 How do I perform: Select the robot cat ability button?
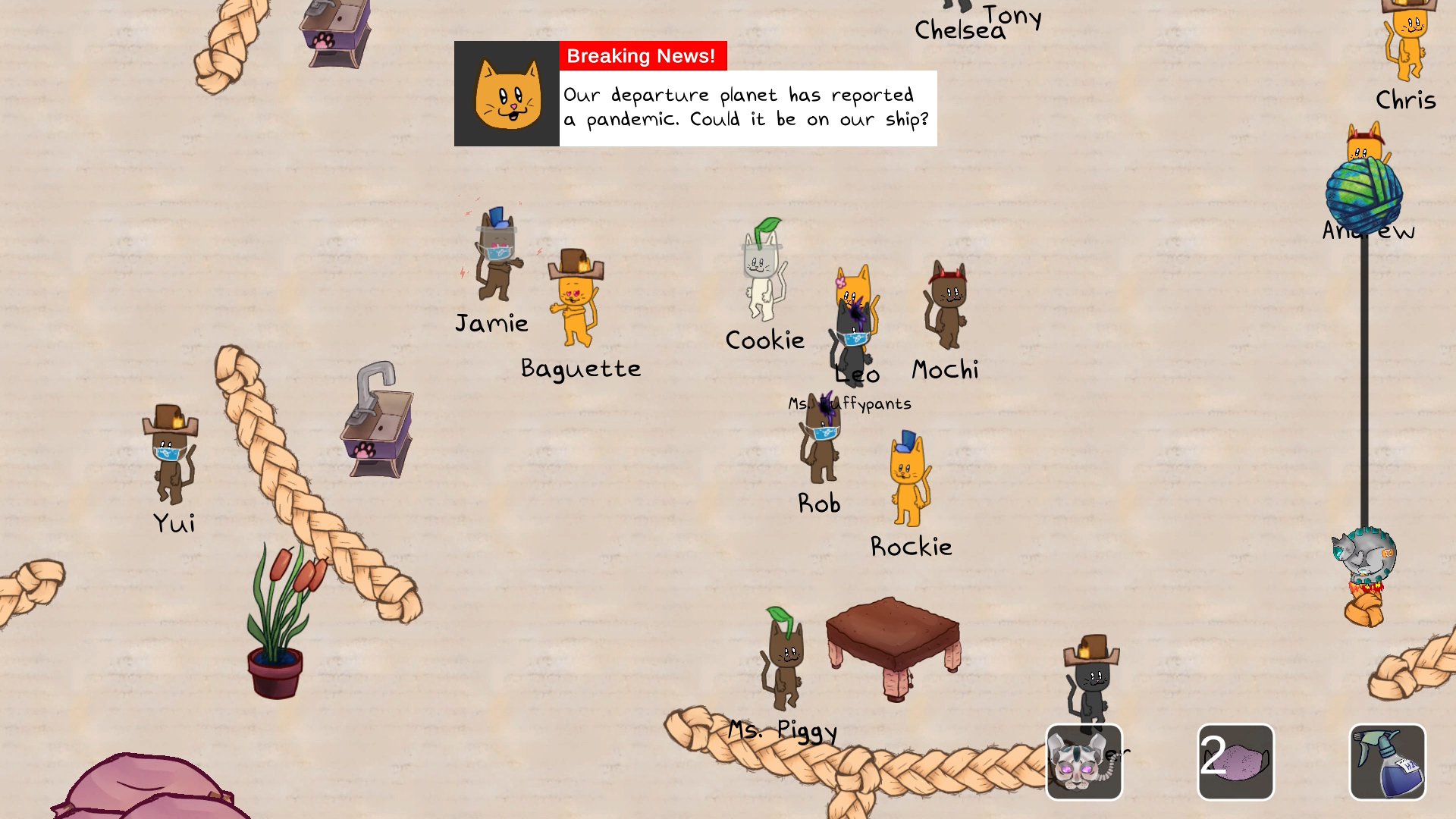click(x=1084, y=762)
